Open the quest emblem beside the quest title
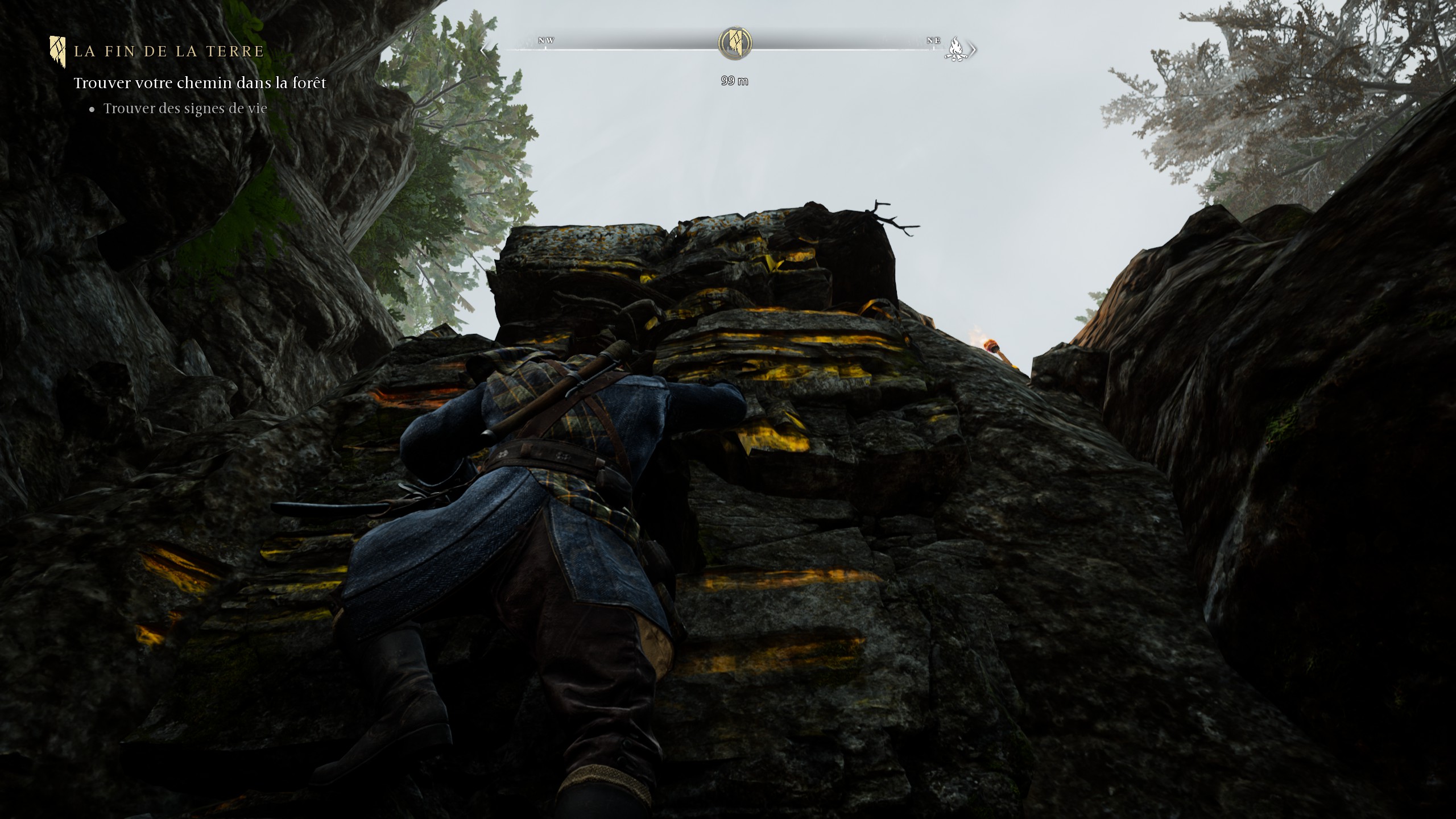The height and width of the screenshot is (819, 1456). (57, 51)
